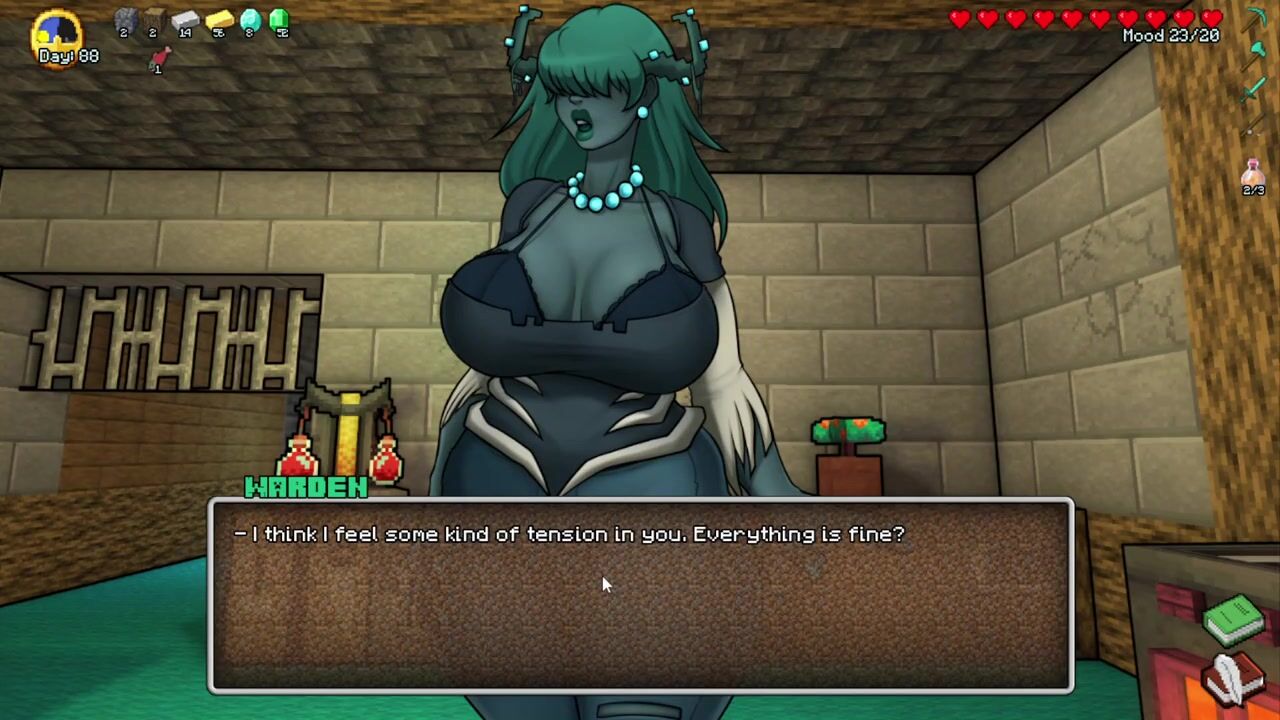Select the emerald resource icon
This screenshot has width=1280, height=720.
tap(279, 20)
